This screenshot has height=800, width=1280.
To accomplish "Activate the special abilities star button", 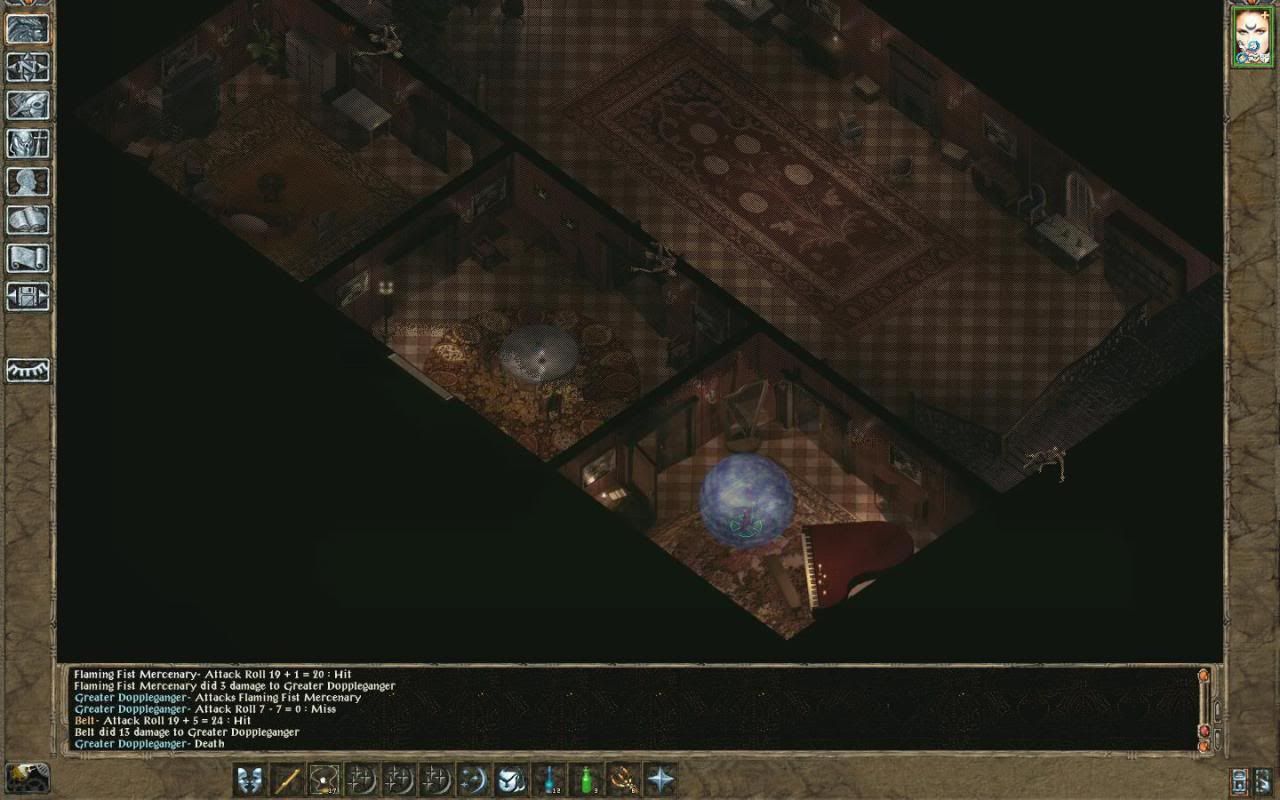I will 661,779.
